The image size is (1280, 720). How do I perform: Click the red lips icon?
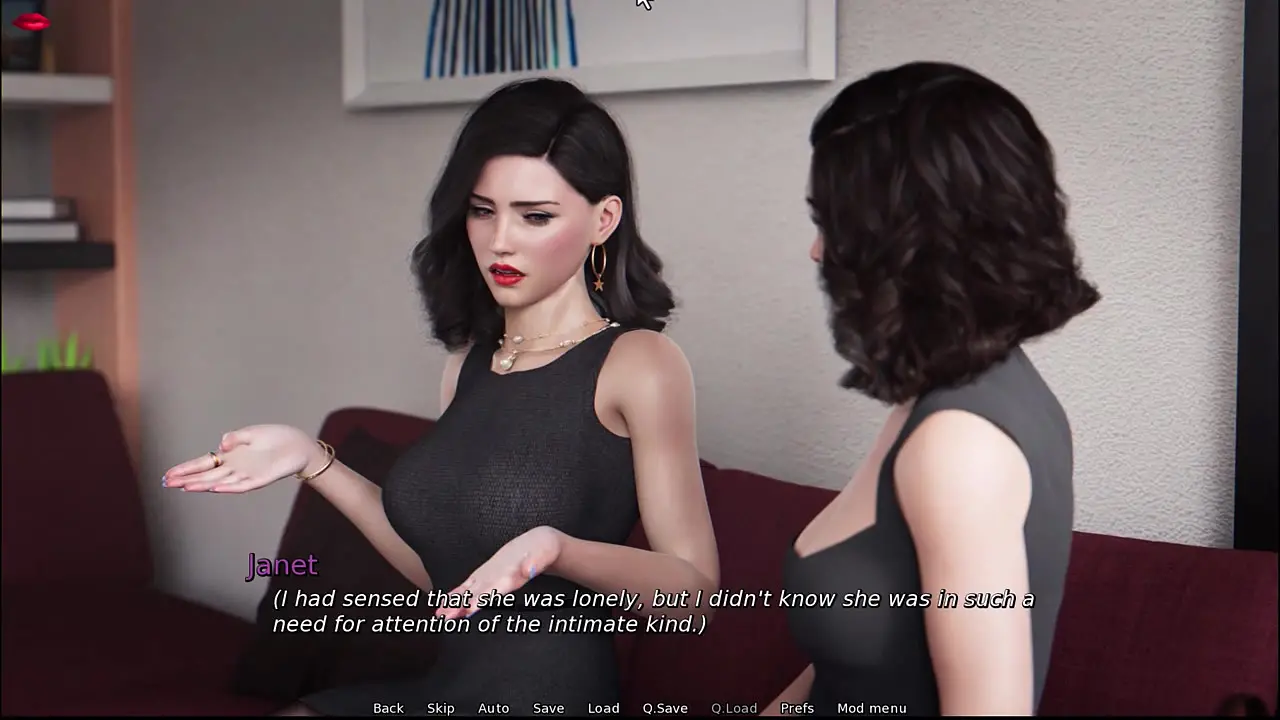click(31, 21)
